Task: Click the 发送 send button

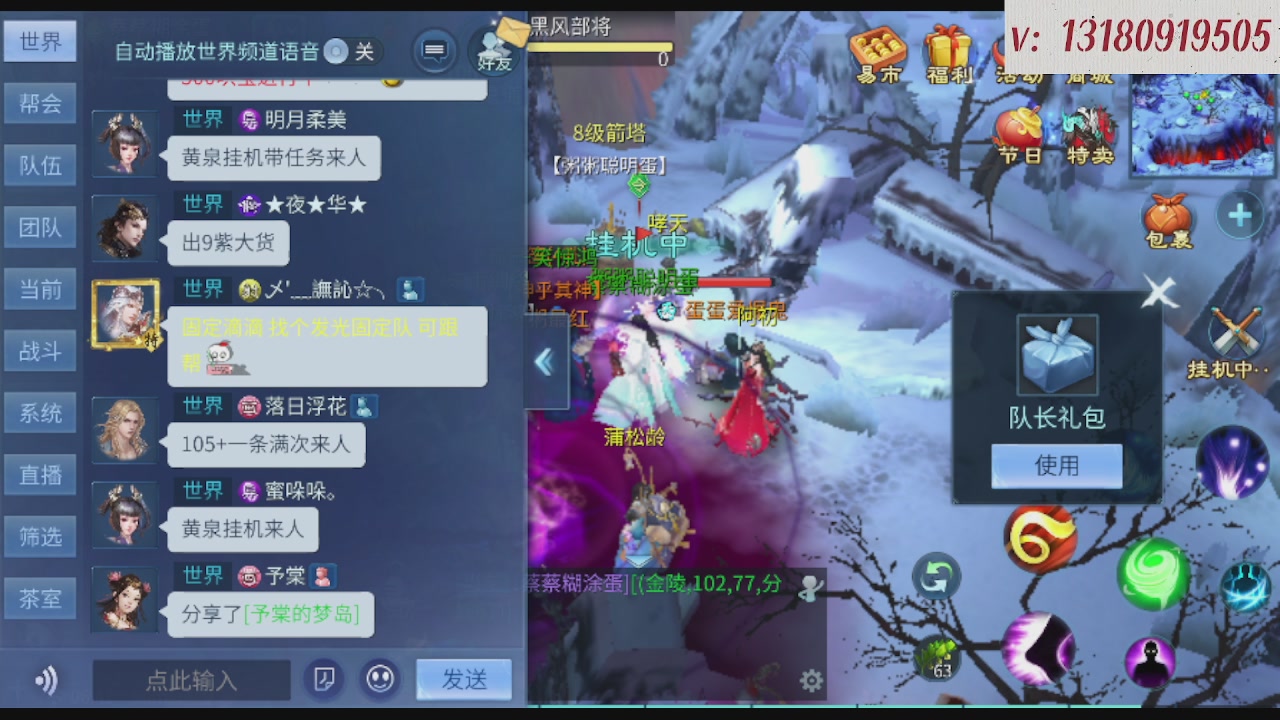Action: point(463,679)
